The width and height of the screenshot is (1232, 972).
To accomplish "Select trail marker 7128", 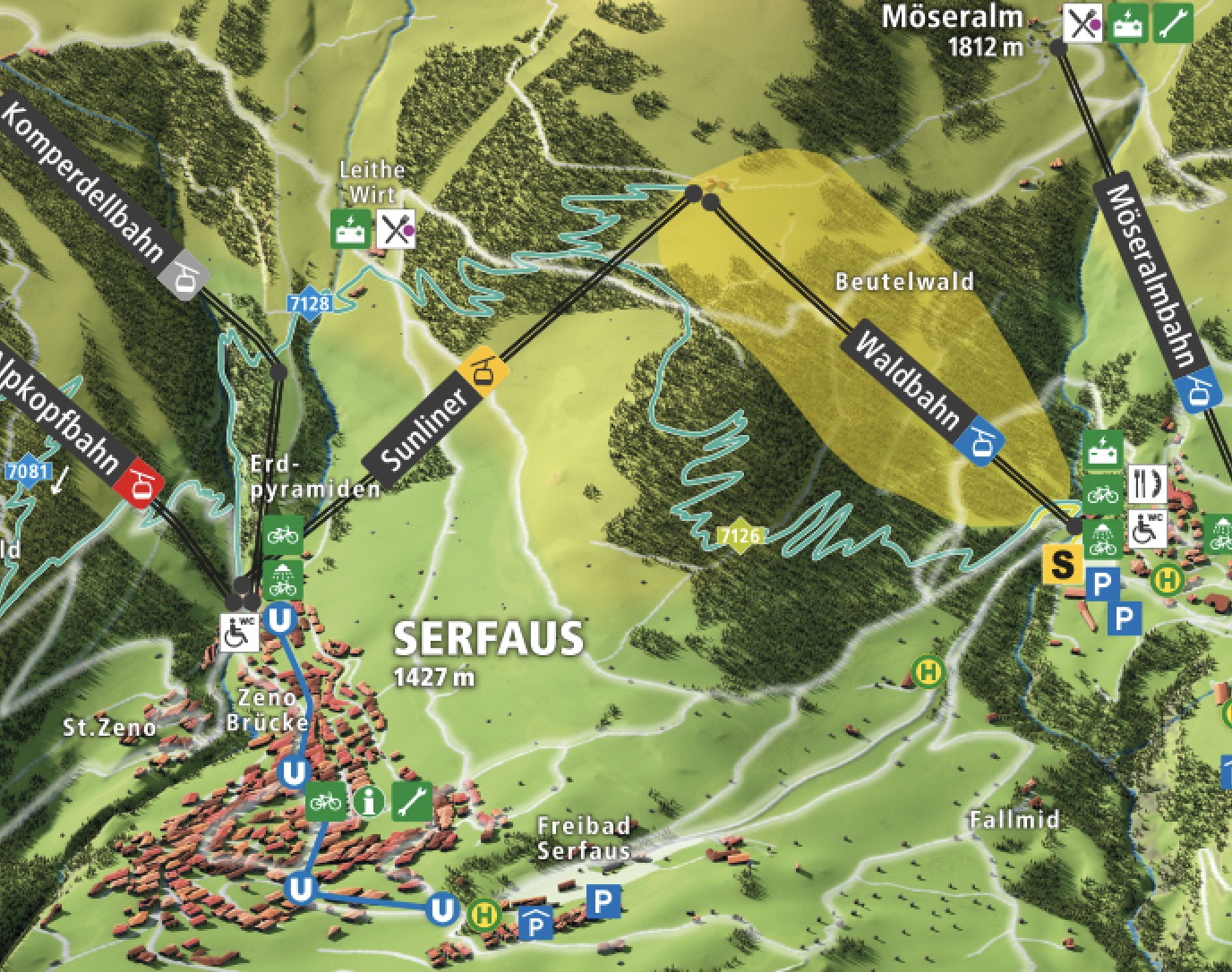I will (x=309, y=303).
